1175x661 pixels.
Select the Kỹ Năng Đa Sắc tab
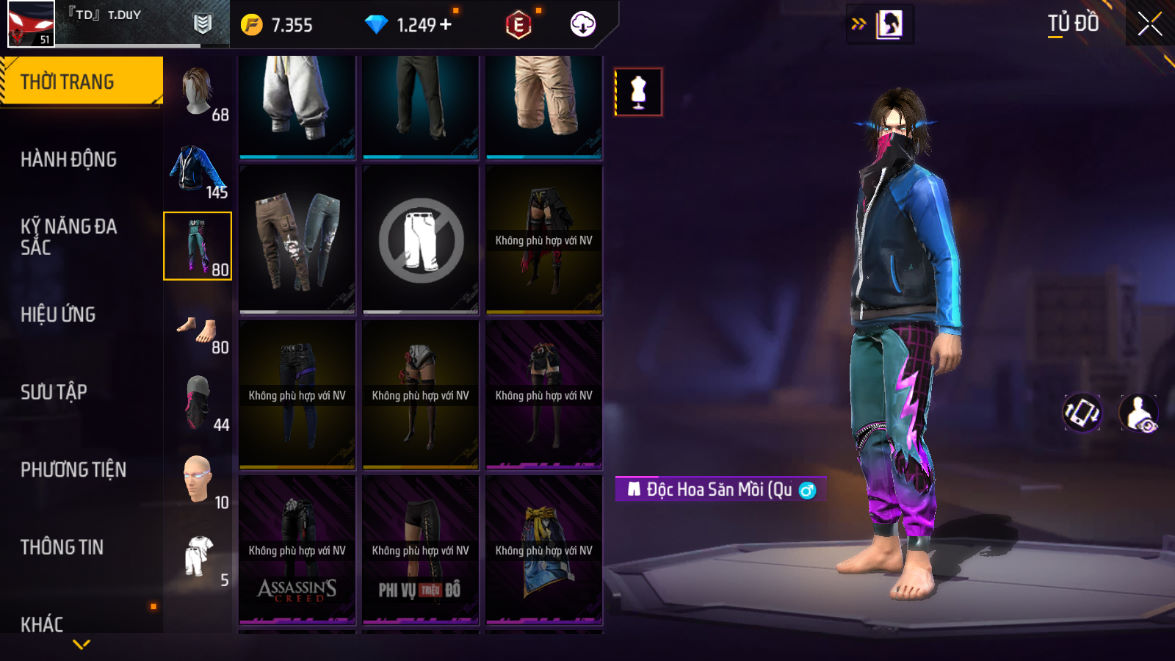(x=69, y=236)
